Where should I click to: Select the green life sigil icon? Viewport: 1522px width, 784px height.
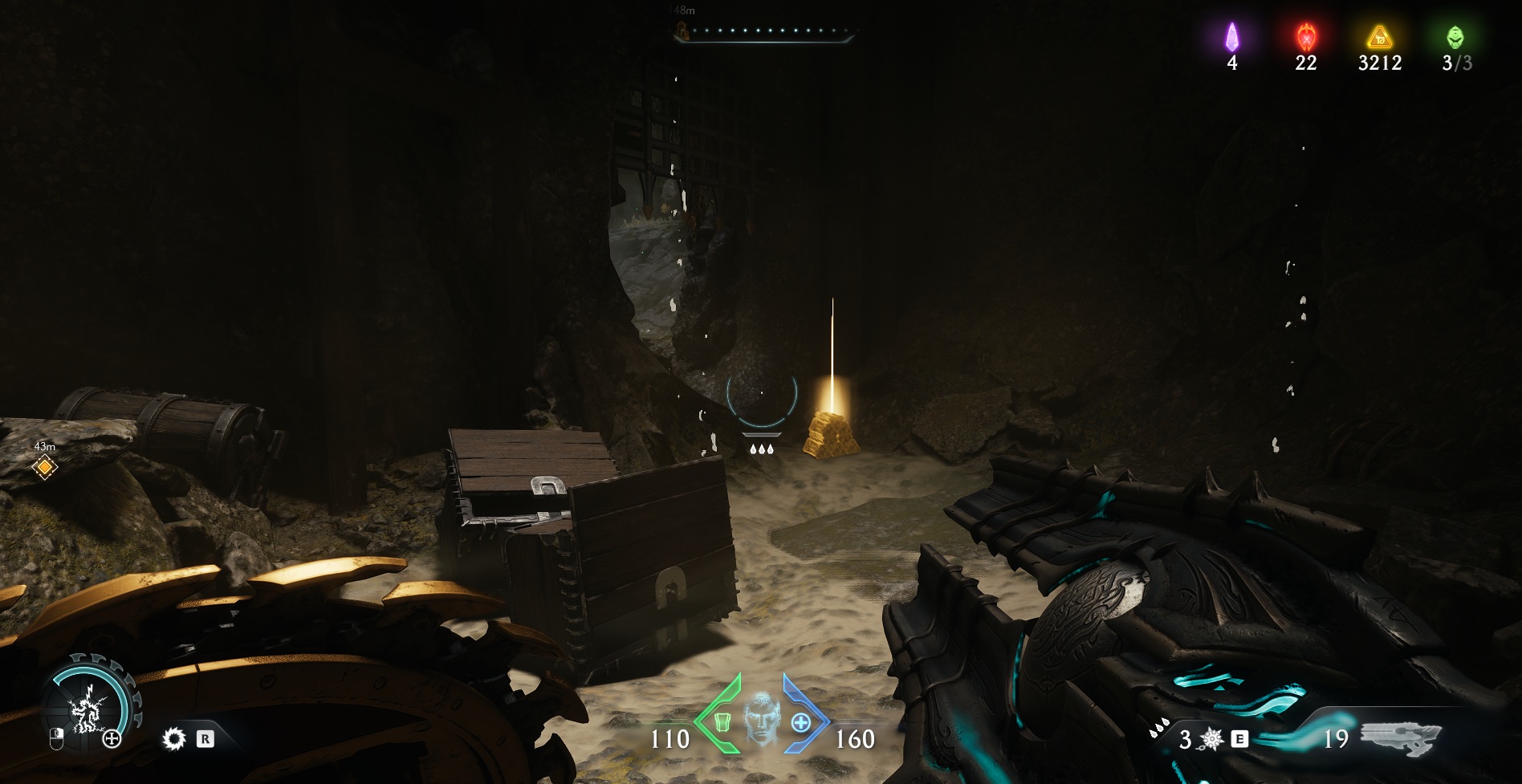coord(1455,37)
